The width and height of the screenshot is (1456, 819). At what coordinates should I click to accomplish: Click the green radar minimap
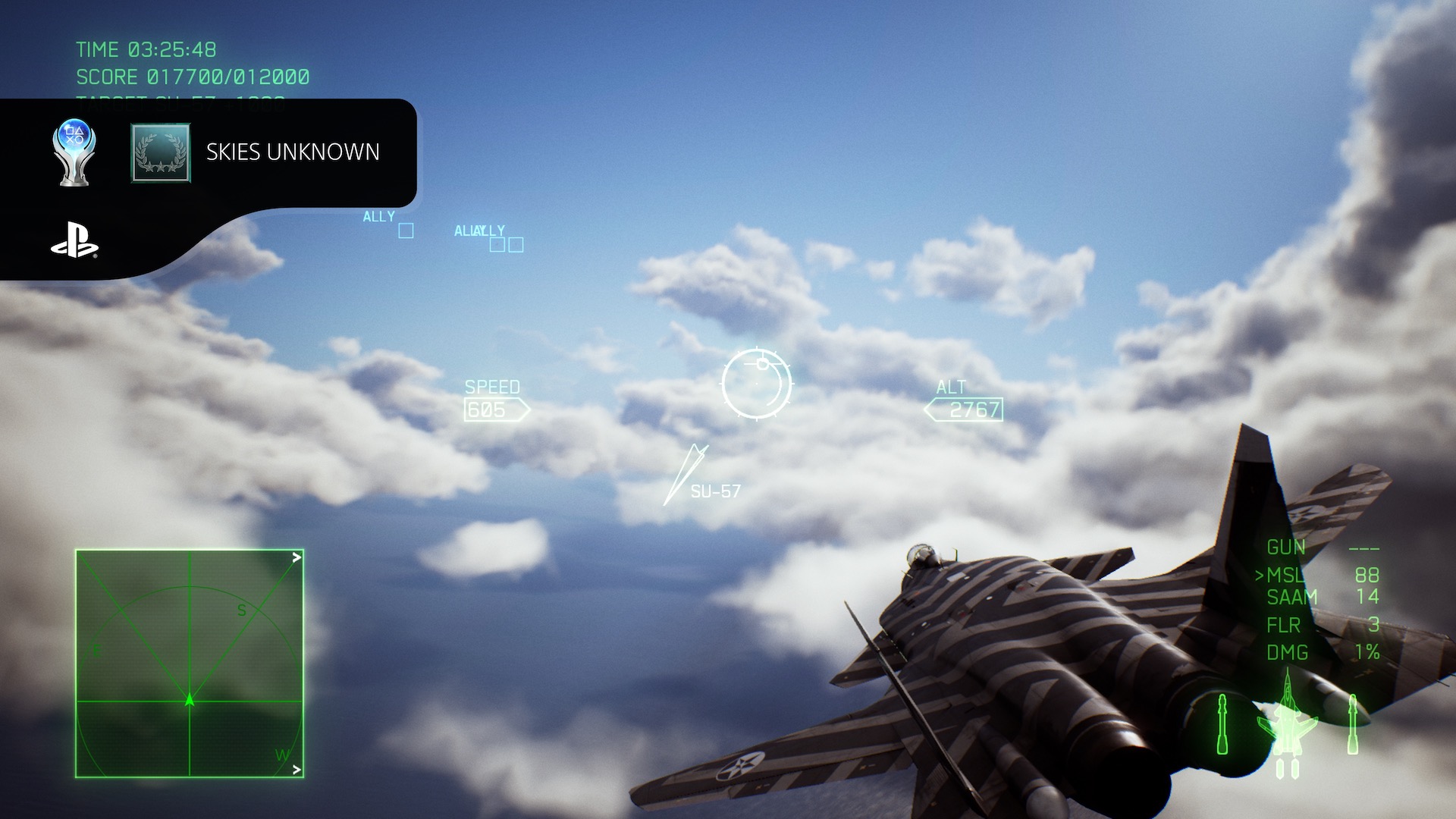tap(190, 664)
